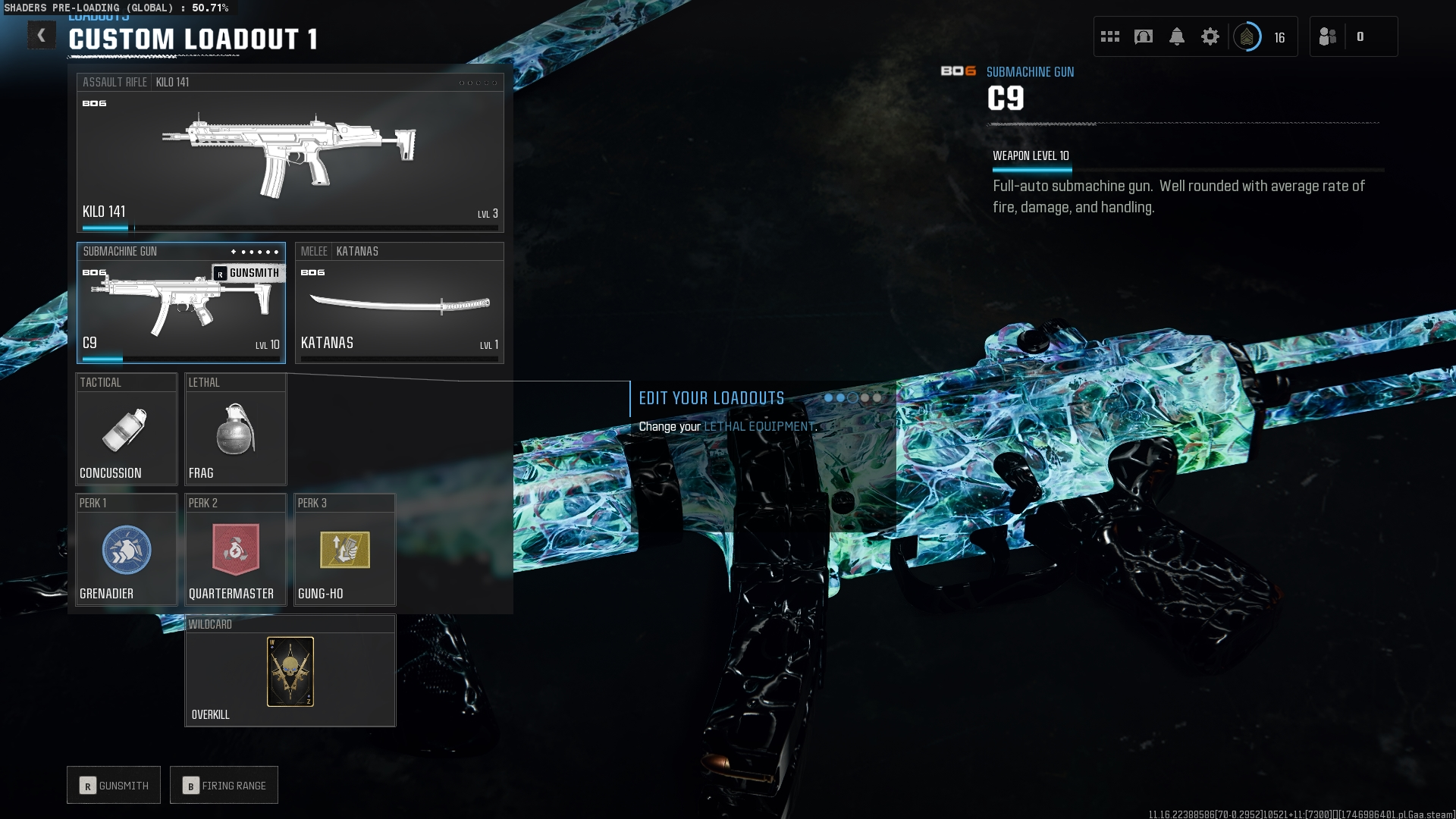Open the Firing Range
Screen dimensions: 1456x819
(224, 785)
